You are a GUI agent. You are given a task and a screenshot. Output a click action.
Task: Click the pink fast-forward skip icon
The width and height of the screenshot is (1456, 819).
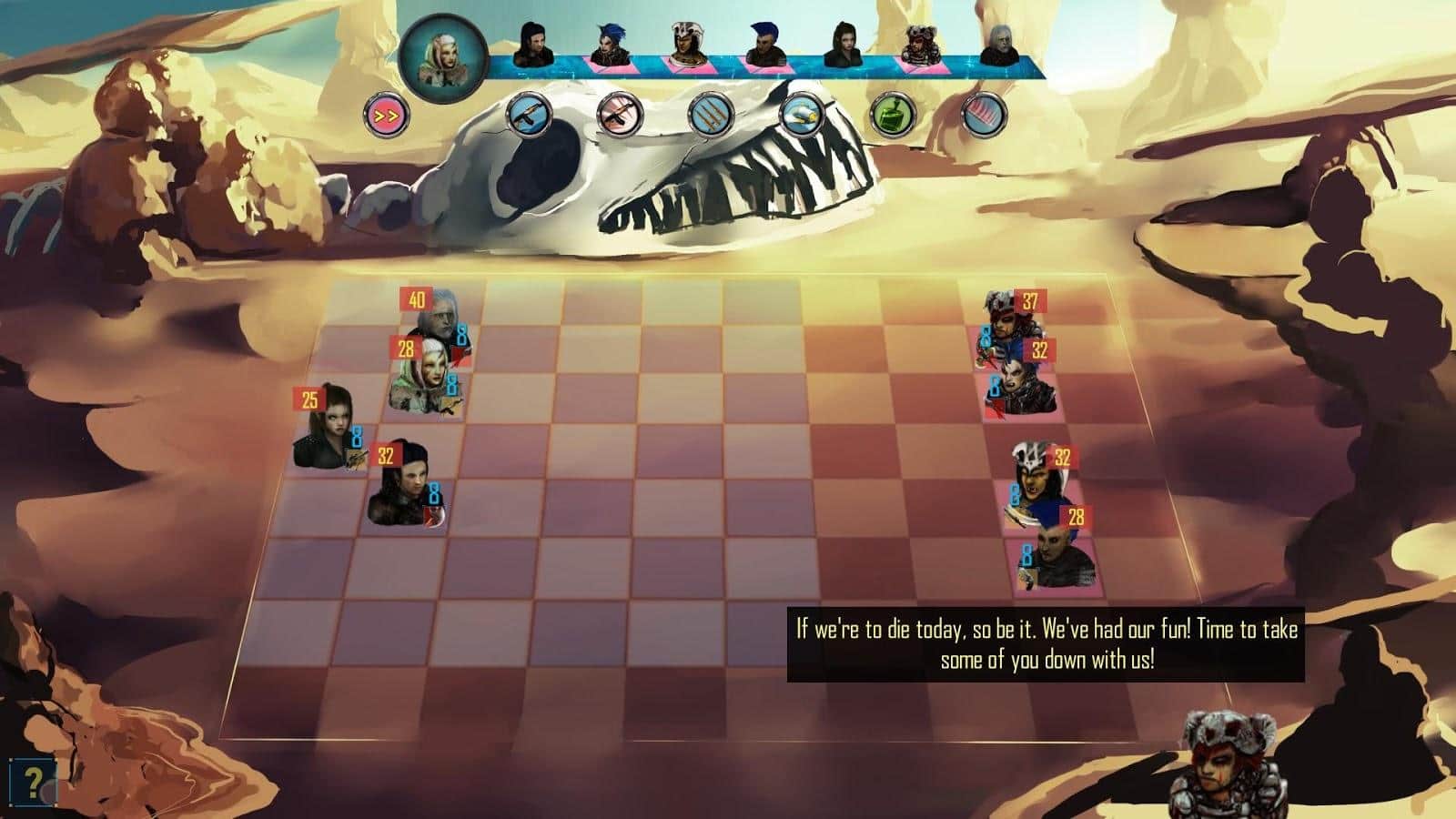(387, 114)
